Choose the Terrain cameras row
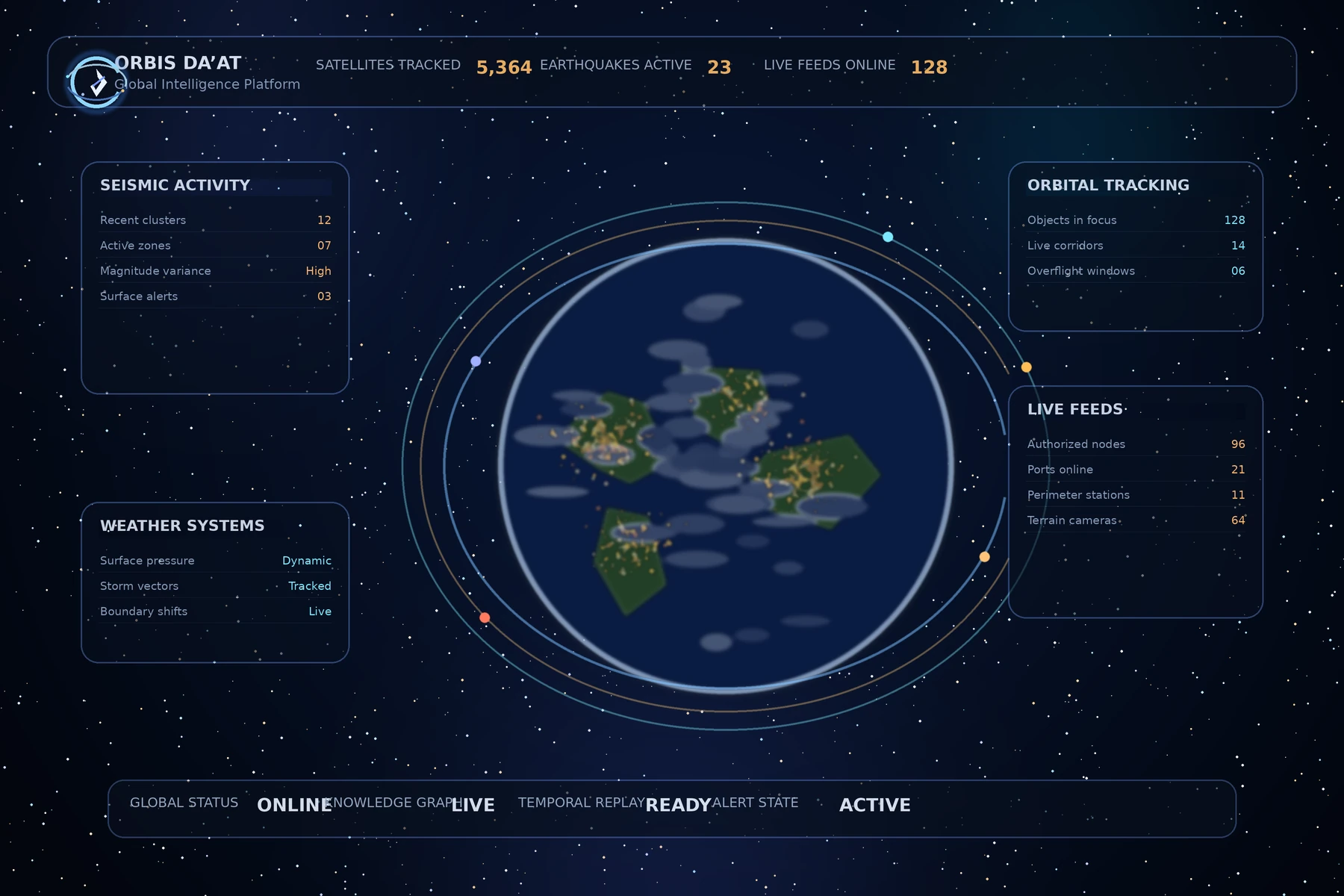The height and width of the screenshot is (896, 1344). 1135,520
